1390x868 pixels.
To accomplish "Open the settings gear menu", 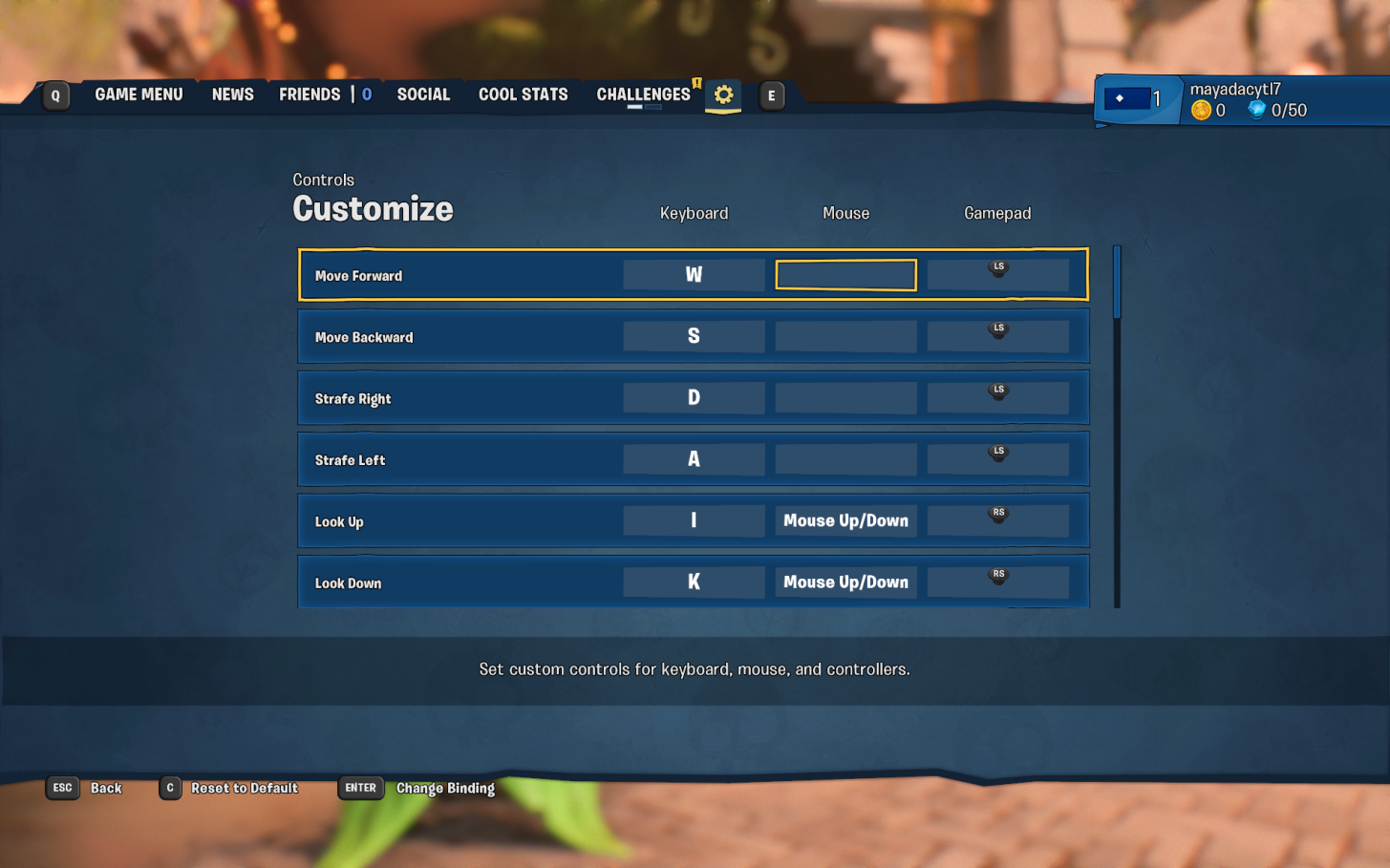I will (723, 95).
